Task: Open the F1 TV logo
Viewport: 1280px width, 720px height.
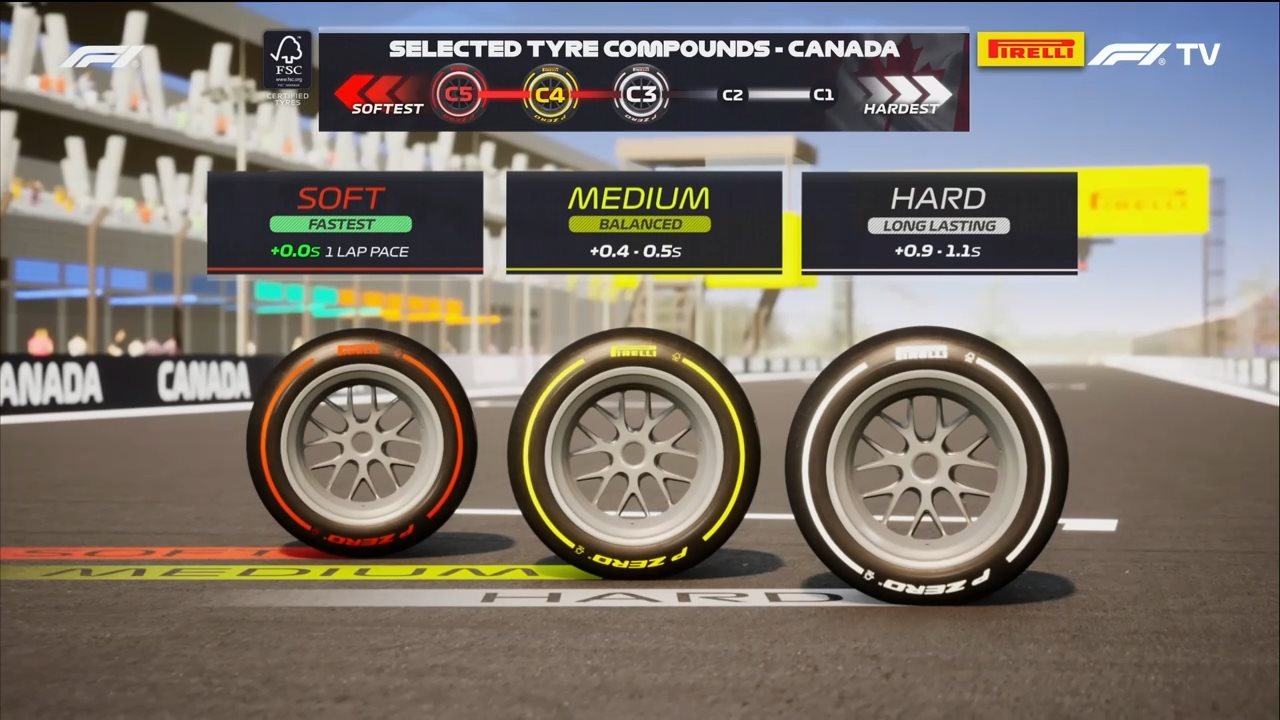Action: coord(1154,54)
